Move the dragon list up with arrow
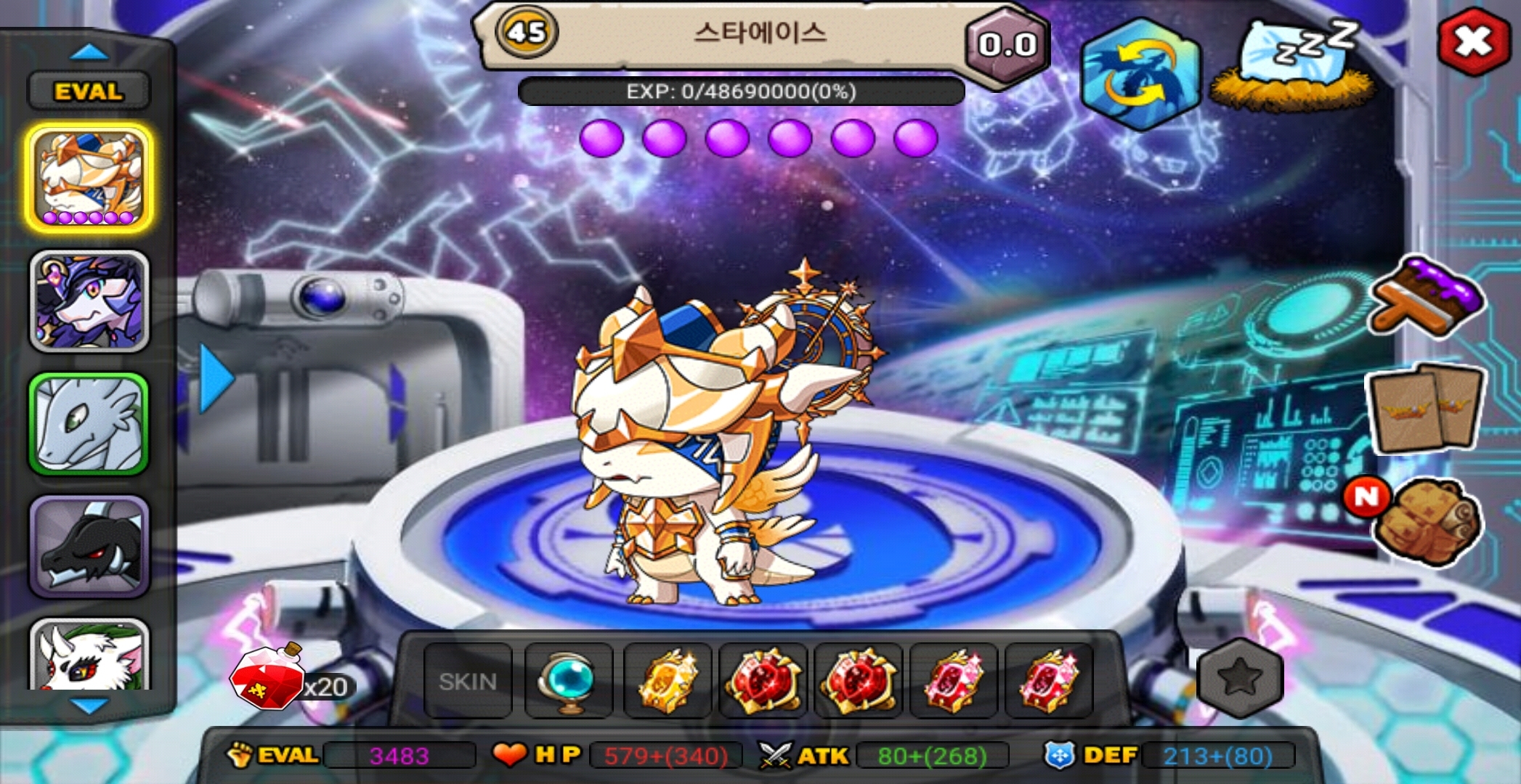 click(x=89, y=52)
